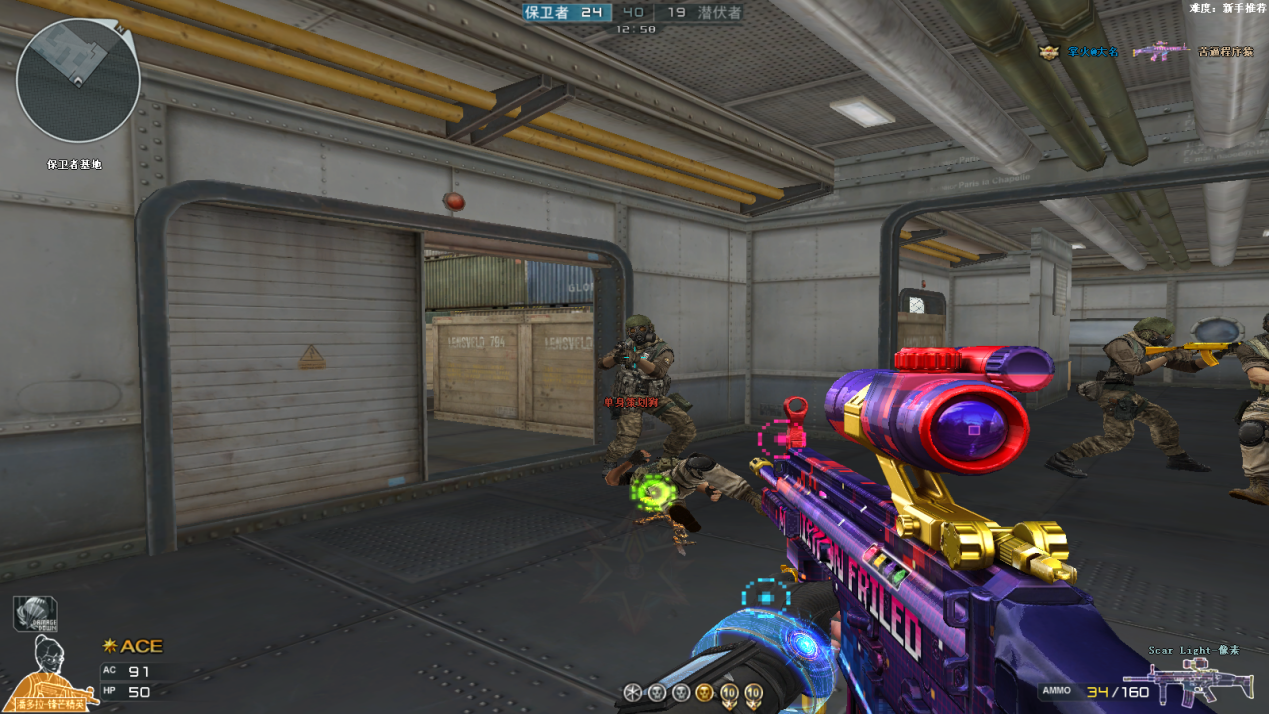Click the circular minimap radar
The image size is (1269, 714).
(x=78, y=81)
